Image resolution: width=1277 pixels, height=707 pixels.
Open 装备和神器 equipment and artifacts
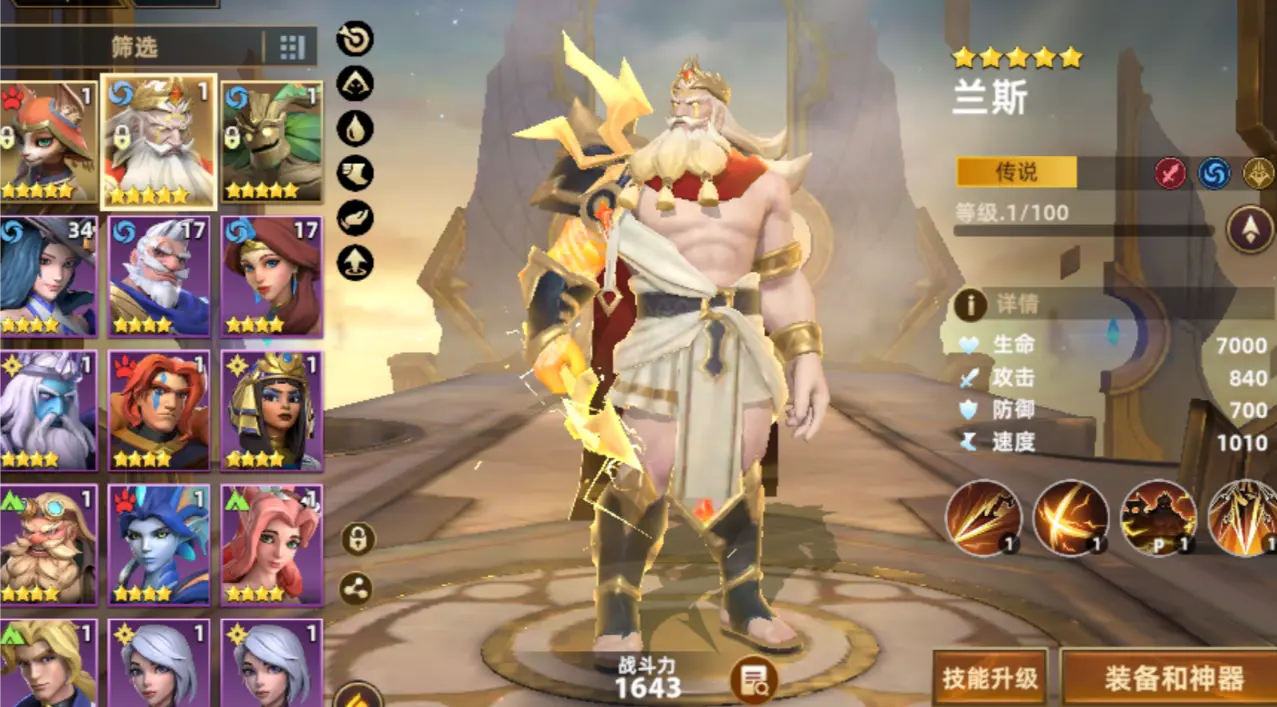[1172, 679]
